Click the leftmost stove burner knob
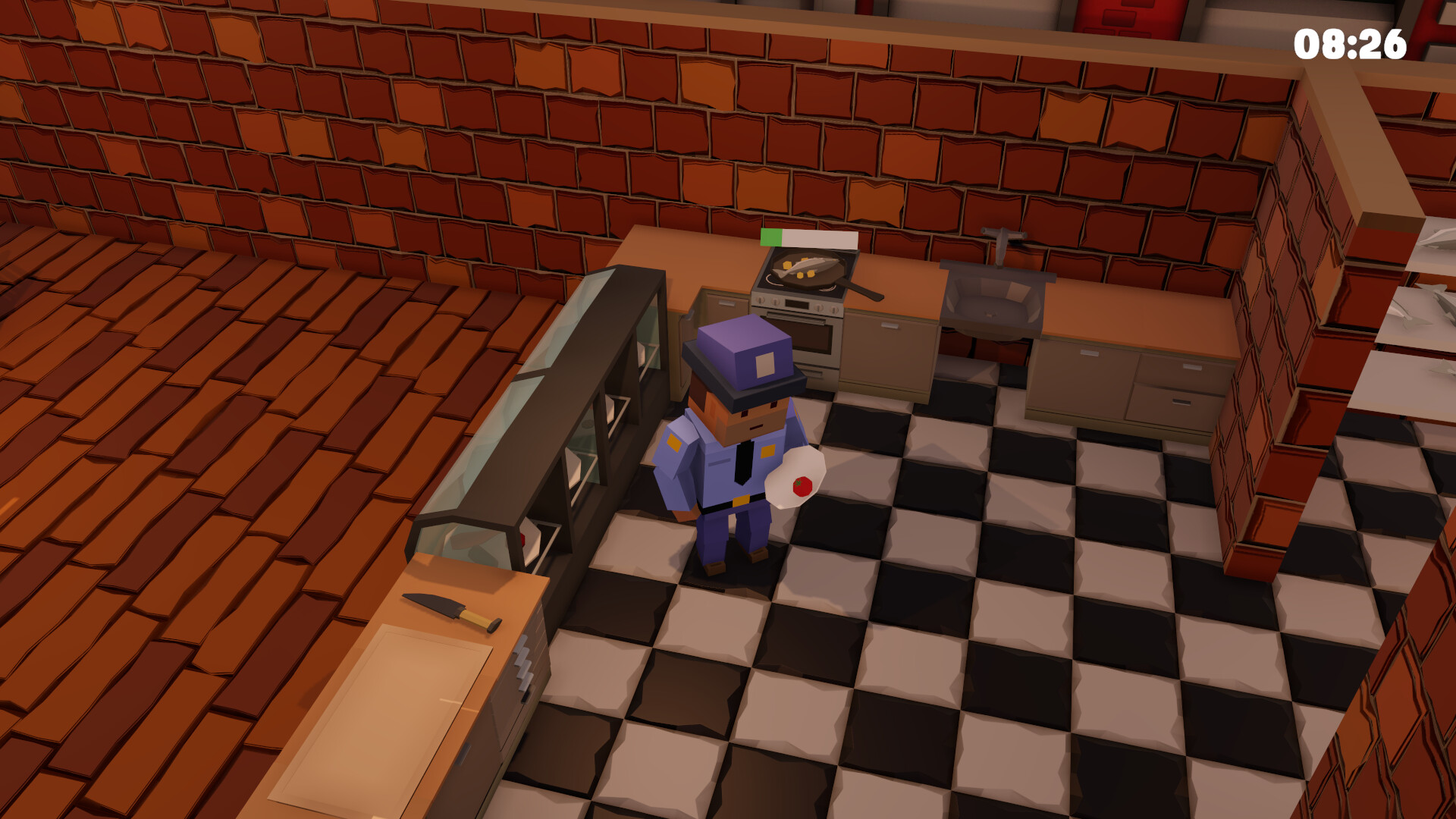This screenshot has height=819, width=1456. pyautogui.click(x=761, y=300)
